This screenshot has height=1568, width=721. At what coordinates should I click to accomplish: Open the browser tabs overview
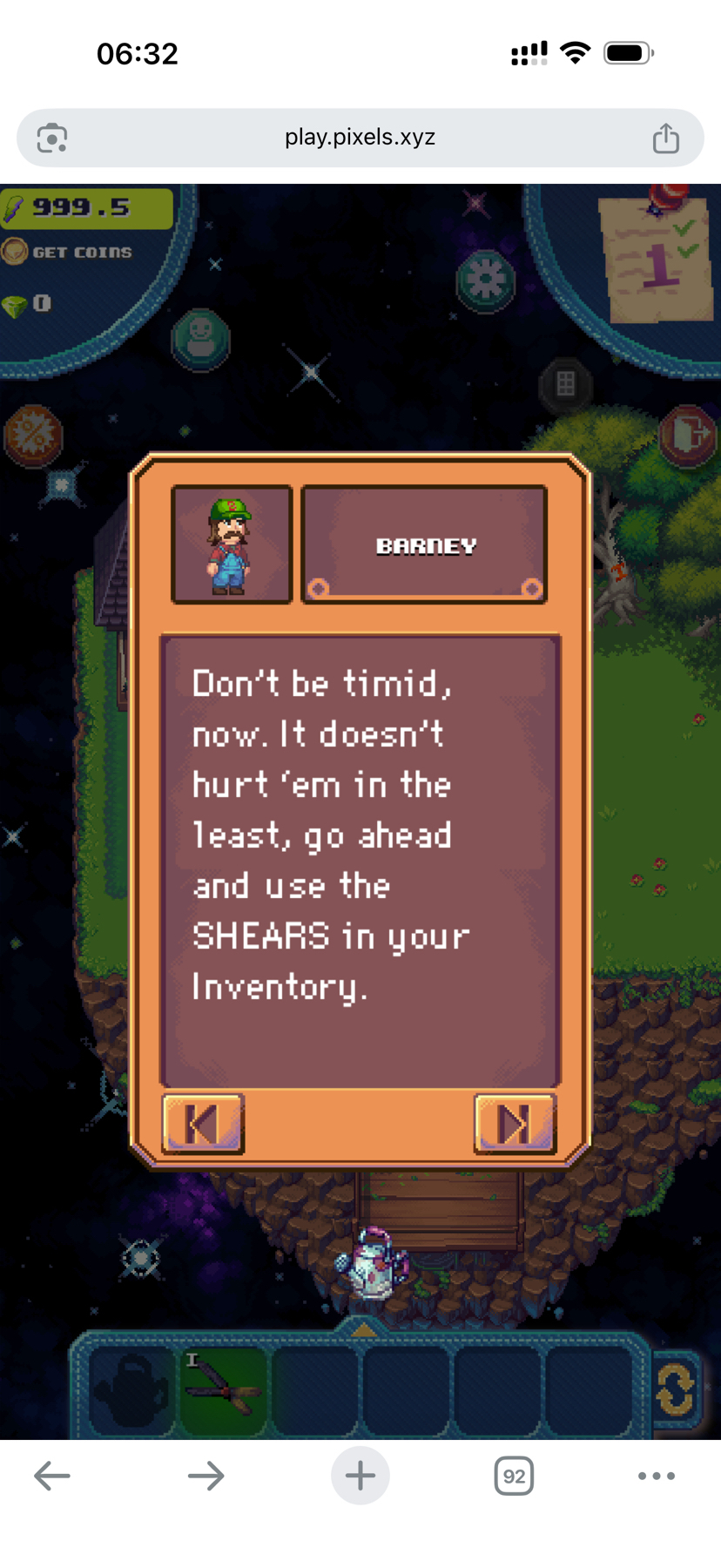pos(514,1476)
